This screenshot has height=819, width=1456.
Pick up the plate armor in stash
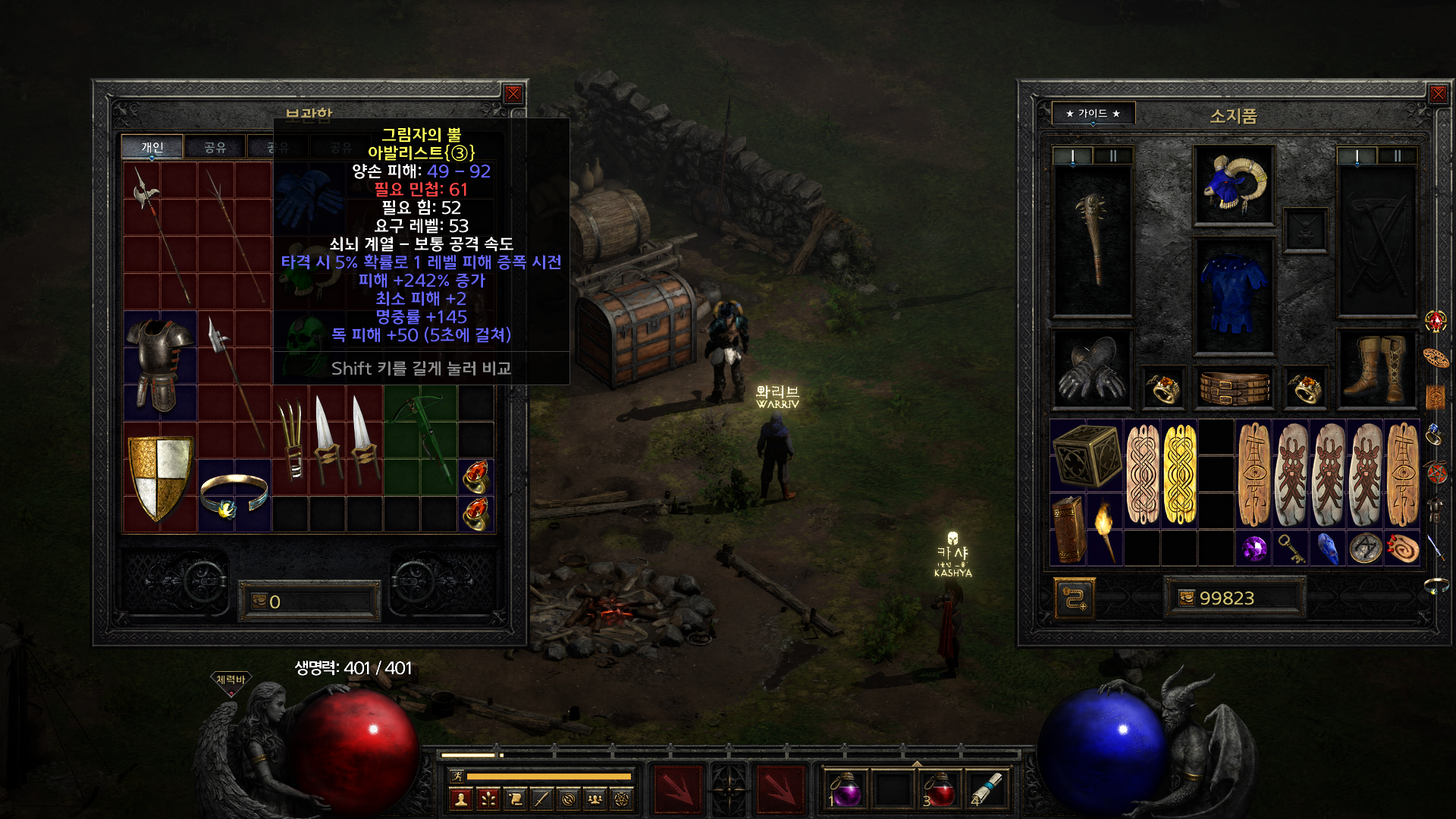(160, 365)
